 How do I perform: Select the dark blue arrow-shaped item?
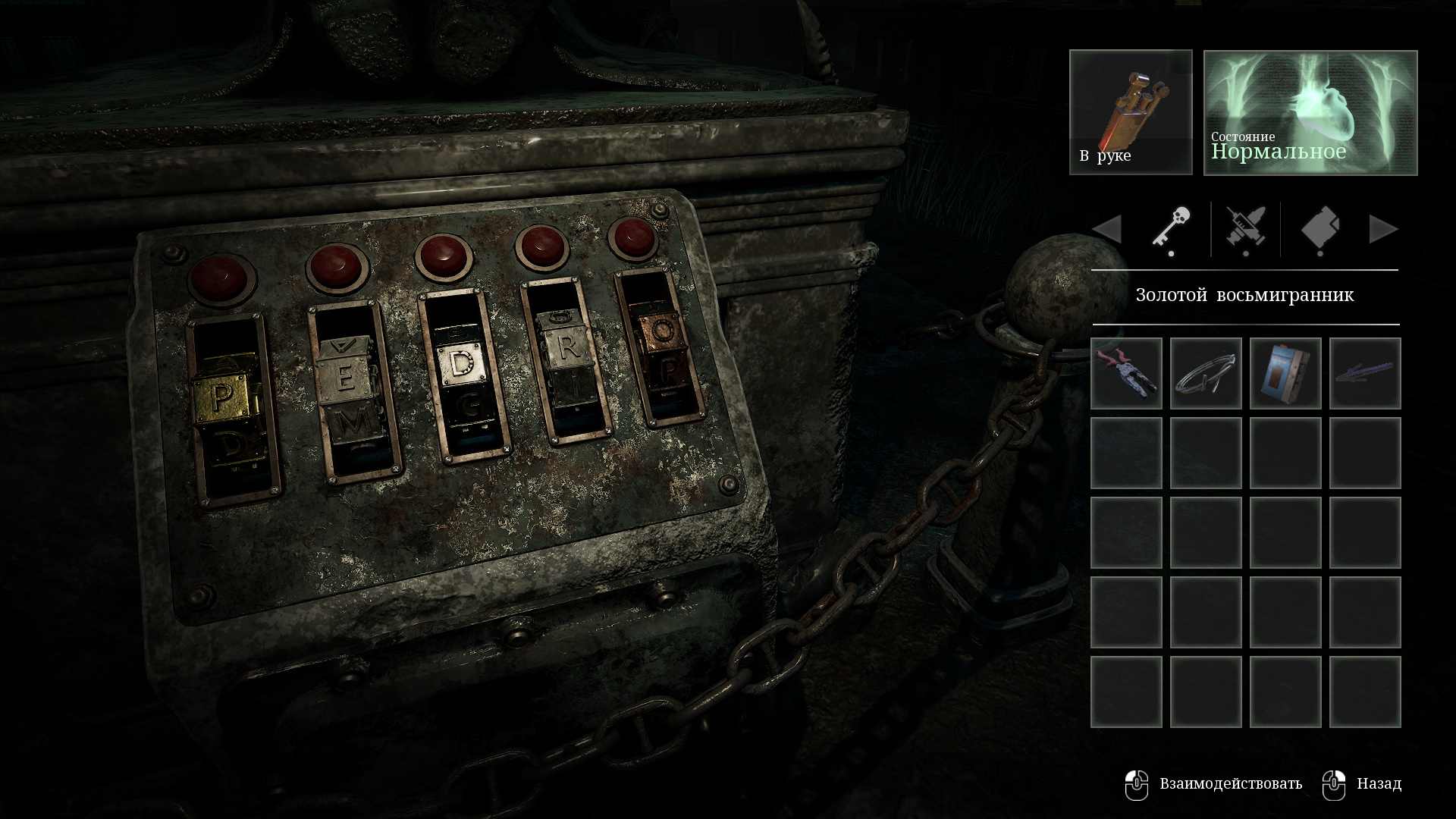[x=1365, y=373]
